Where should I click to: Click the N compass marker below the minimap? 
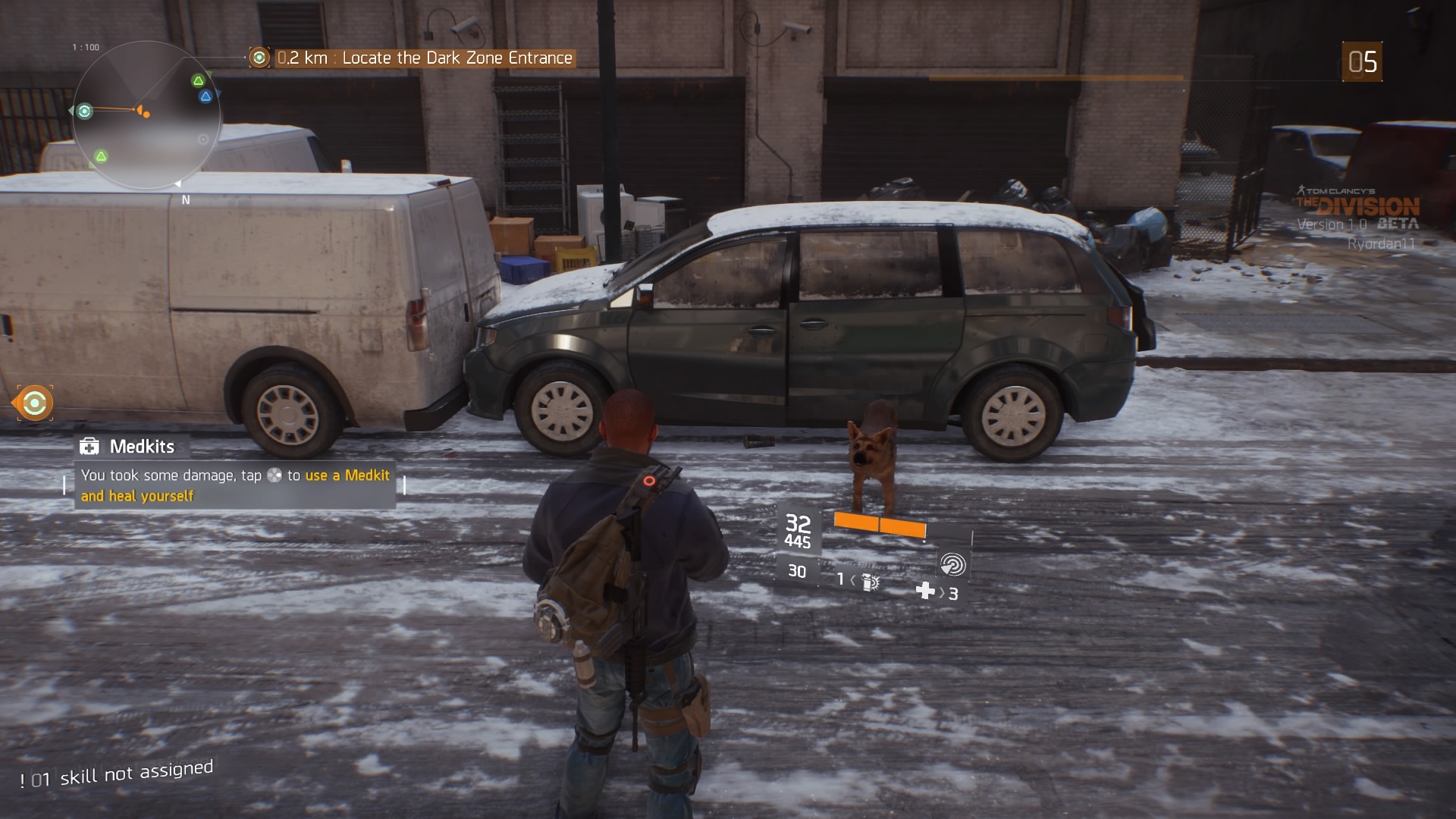click(x=184, y=199)
